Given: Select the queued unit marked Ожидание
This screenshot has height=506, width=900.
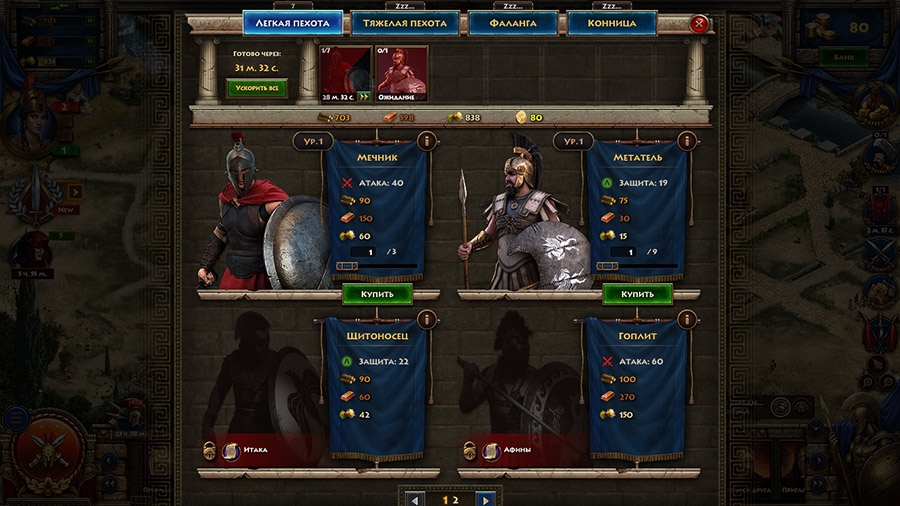Looking at the screenshot, I should (x=402, y=73).
